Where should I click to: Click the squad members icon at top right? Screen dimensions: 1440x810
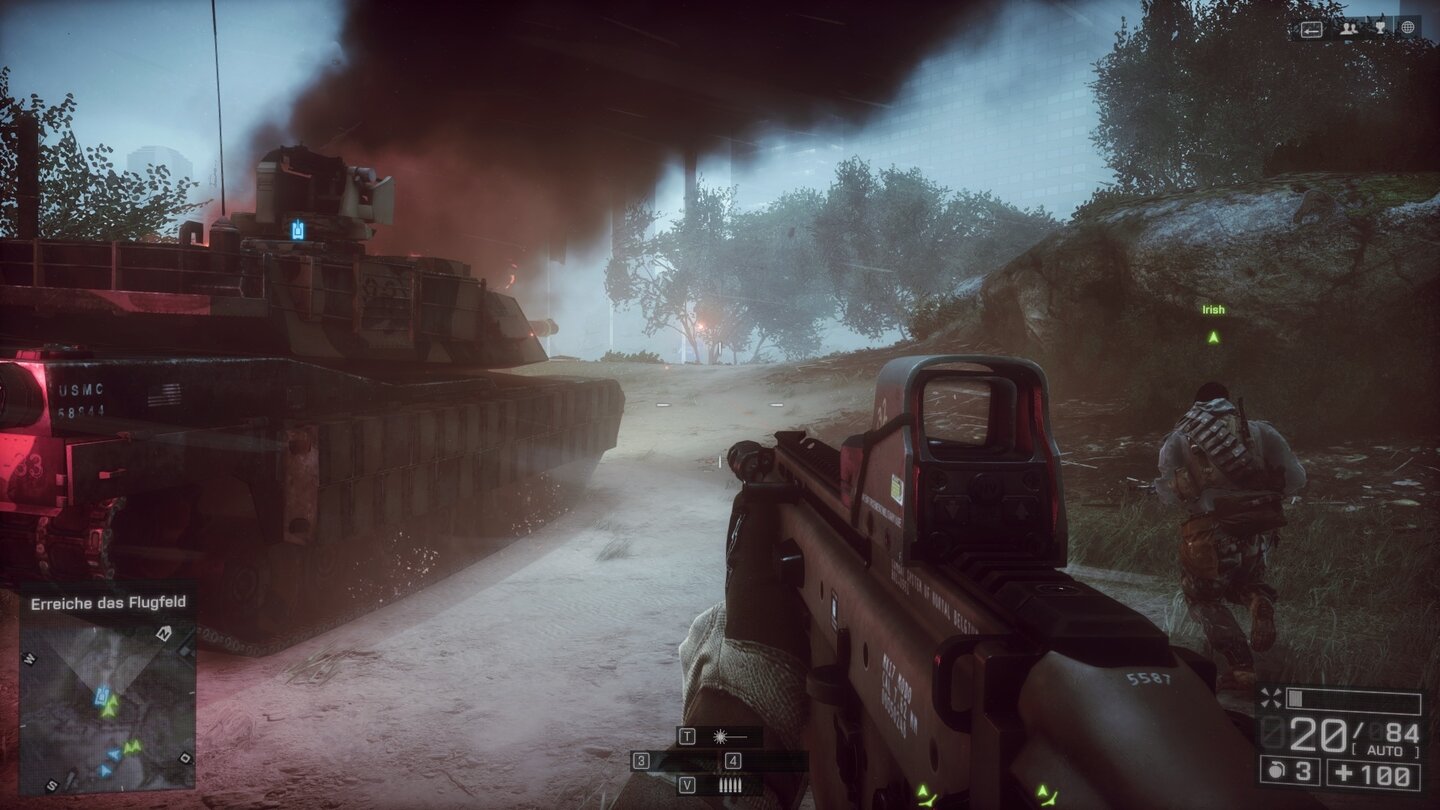coord(1349,29)
